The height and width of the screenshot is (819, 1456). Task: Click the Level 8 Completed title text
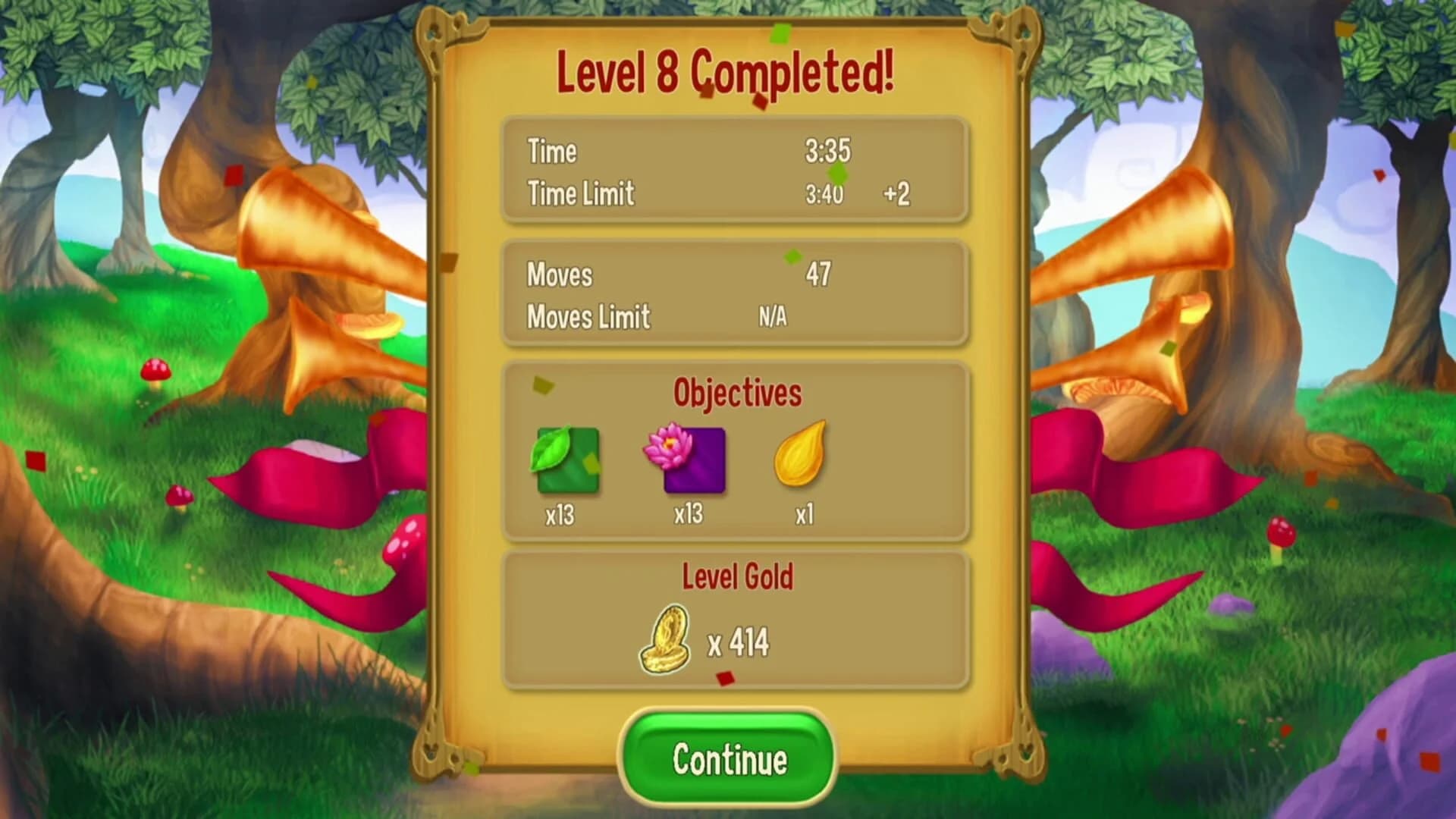[x=726, y=74]
